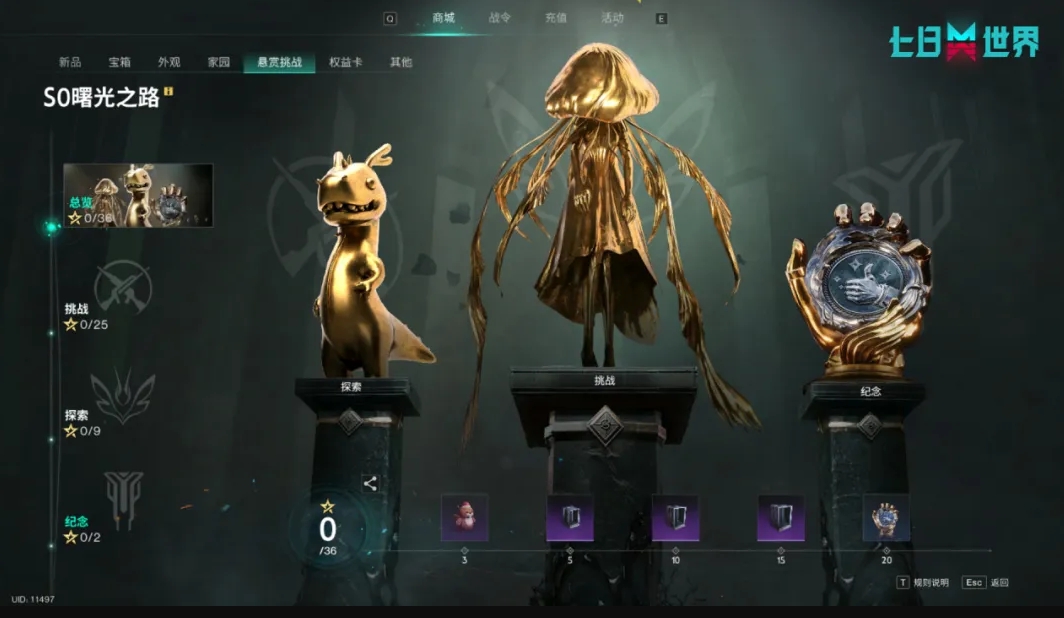Select the 总览 overview thumbnail
The height and width of the screenshot is (618, 1064).
point(138,195)
